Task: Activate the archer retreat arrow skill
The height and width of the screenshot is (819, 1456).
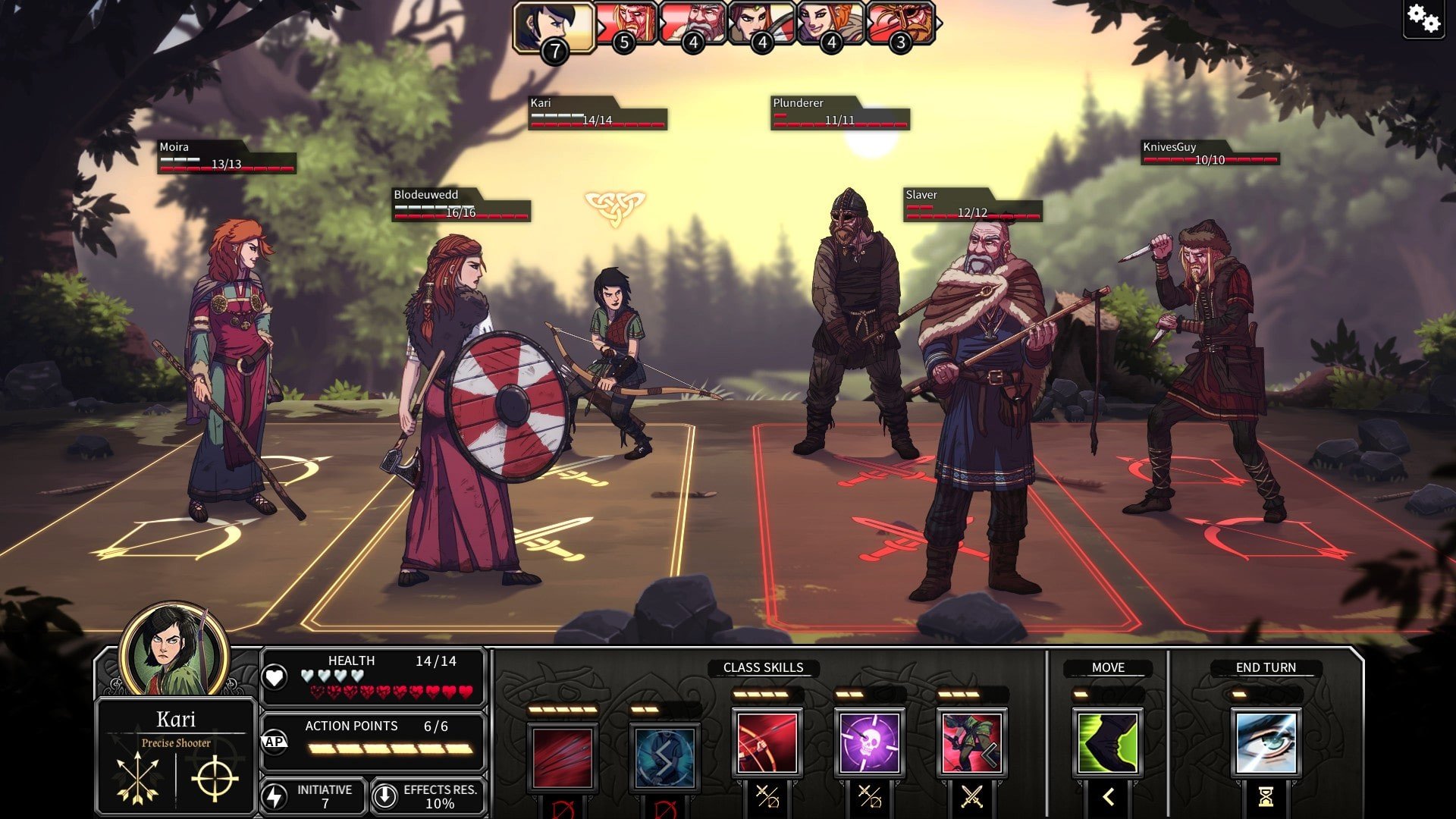Action: [x=971, y=742]
